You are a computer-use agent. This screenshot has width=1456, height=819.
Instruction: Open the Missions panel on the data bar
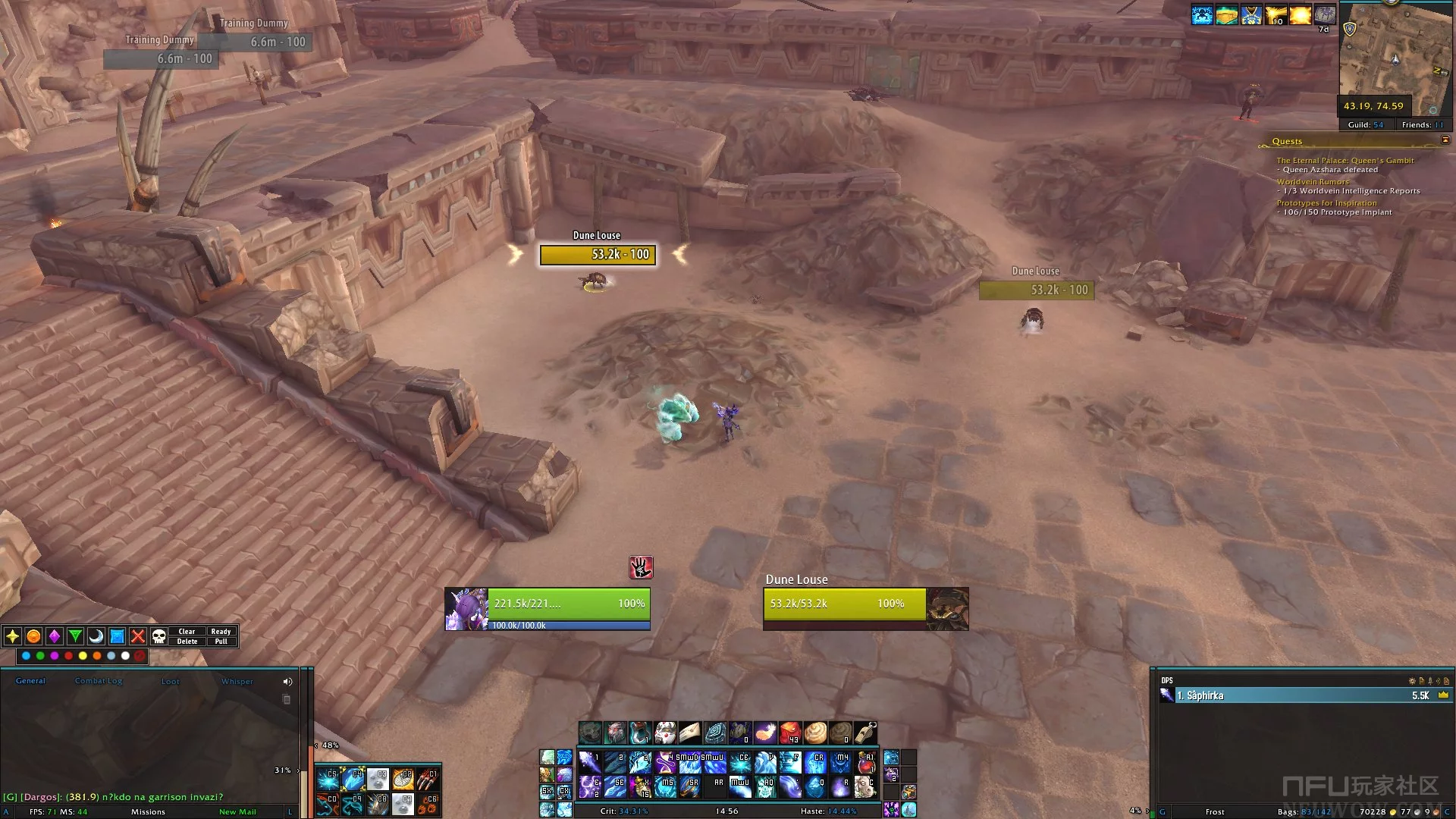(x=148, y=812)
